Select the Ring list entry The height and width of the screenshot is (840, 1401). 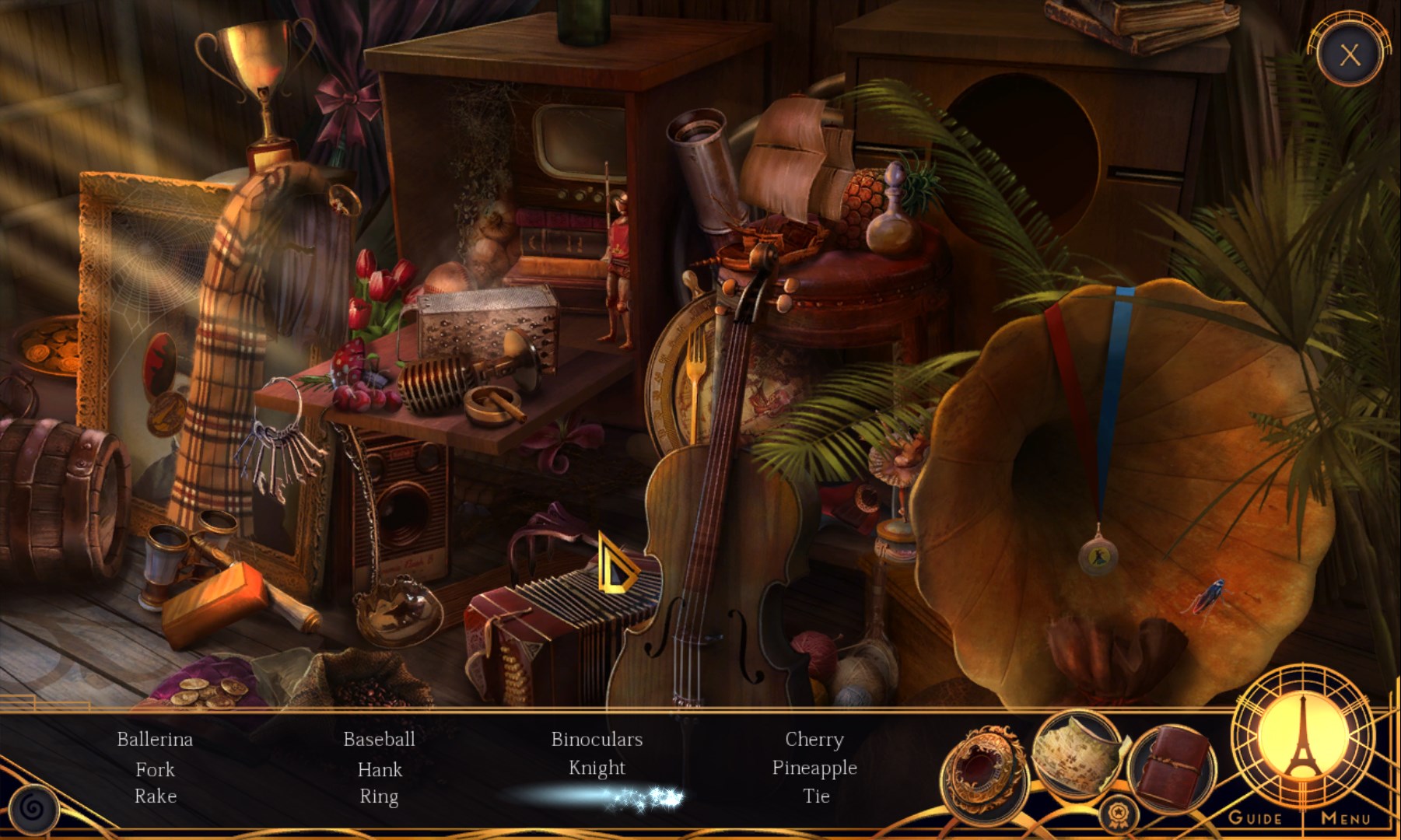(x=379, y=796)
